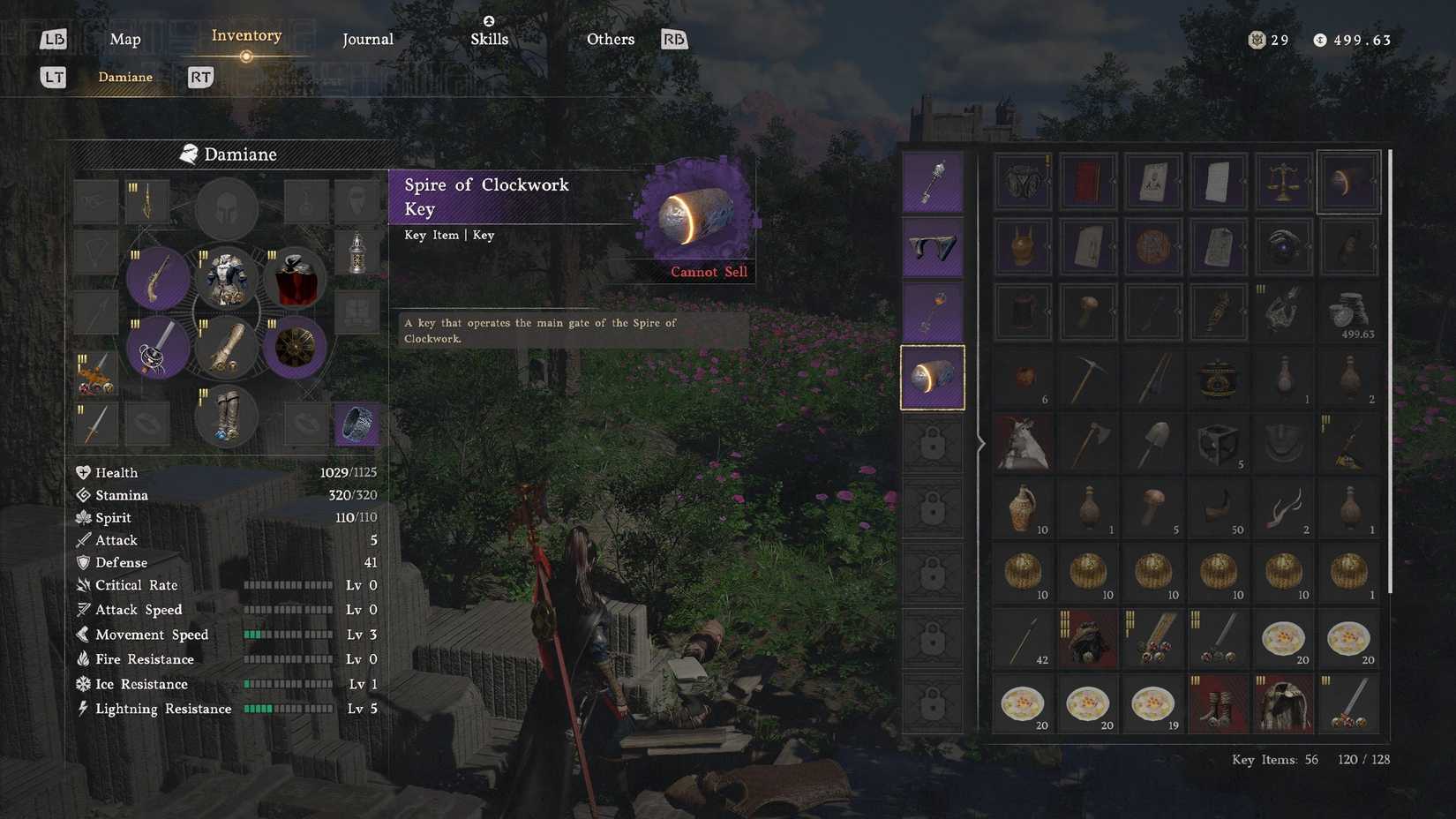
Task: Choose the shovel in the inventory grid
Action: [x=1153, y=443]
